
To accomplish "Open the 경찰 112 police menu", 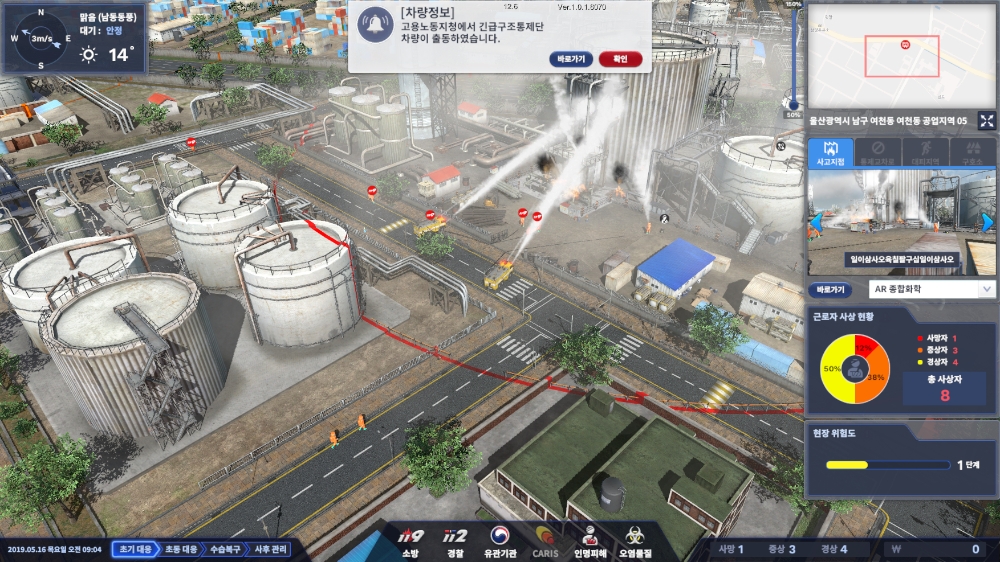I will 455,541.
